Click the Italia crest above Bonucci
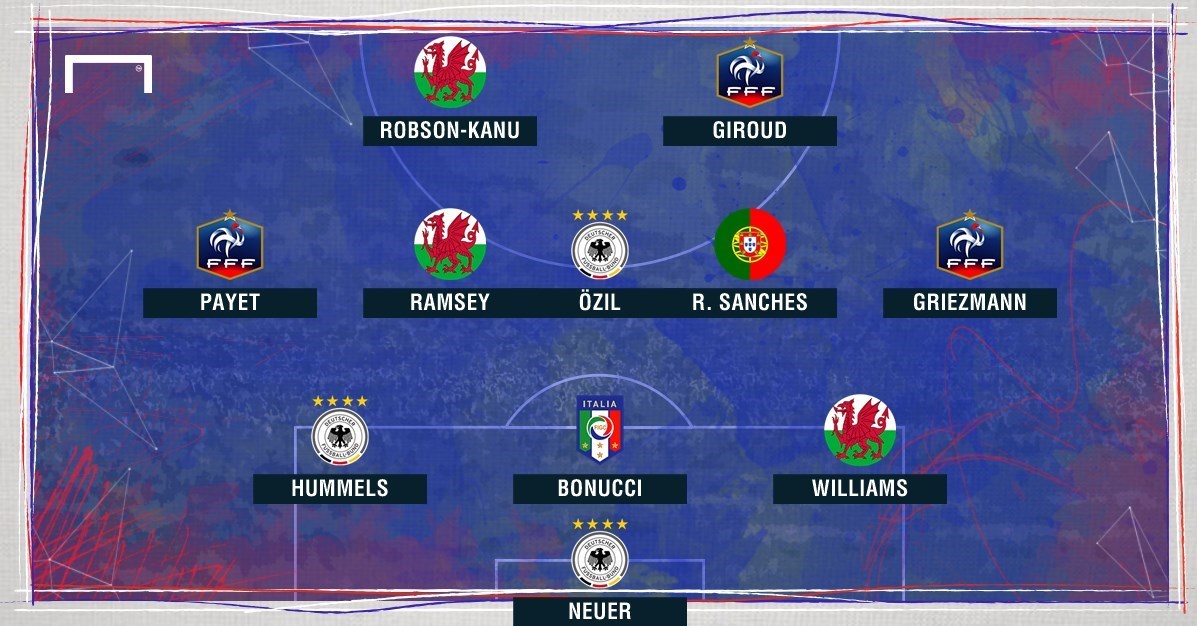This screenshot has height=626, width=1197. (600, 430)
